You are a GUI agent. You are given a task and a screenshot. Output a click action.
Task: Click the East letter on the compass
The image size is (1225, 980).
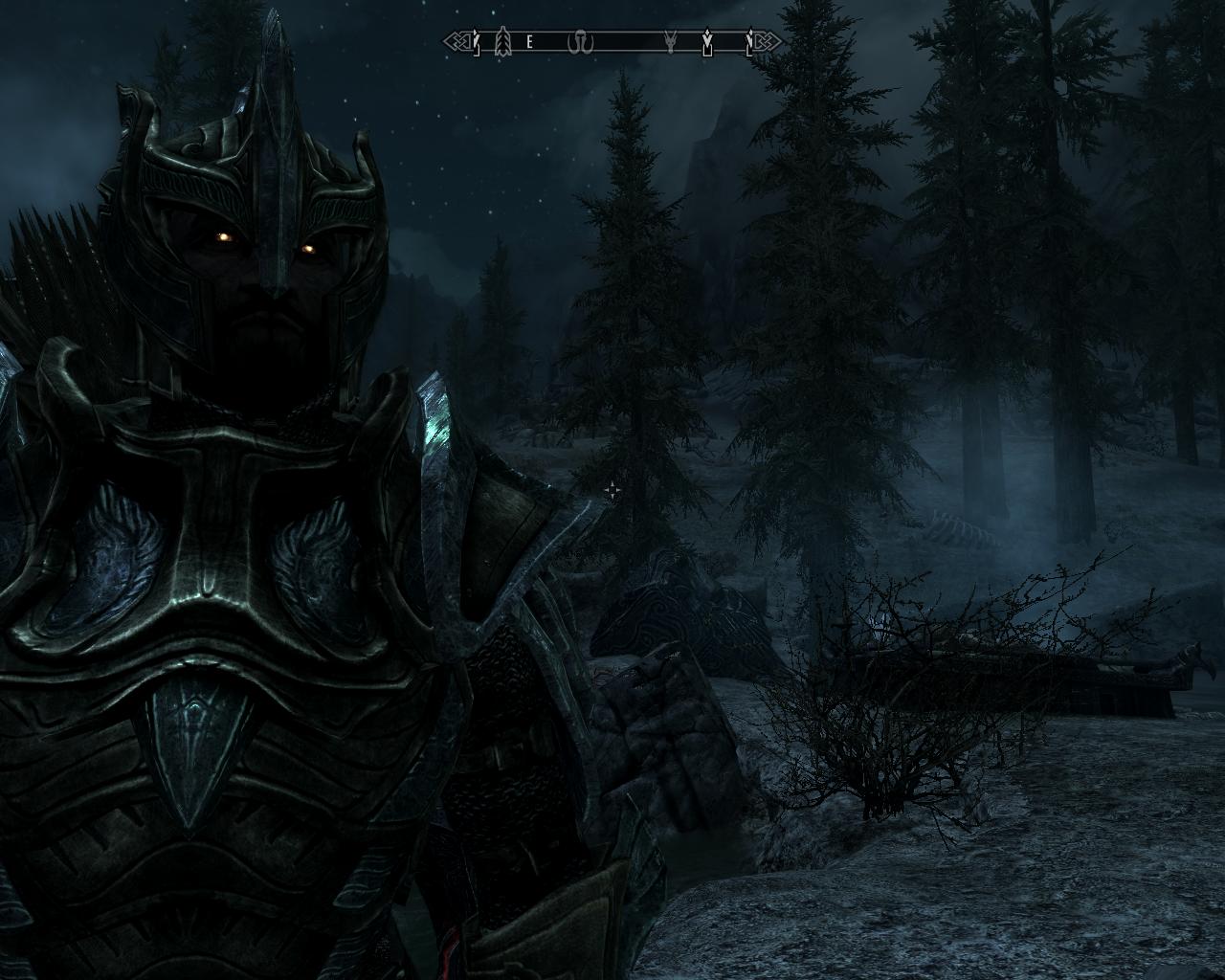[529, 42]
